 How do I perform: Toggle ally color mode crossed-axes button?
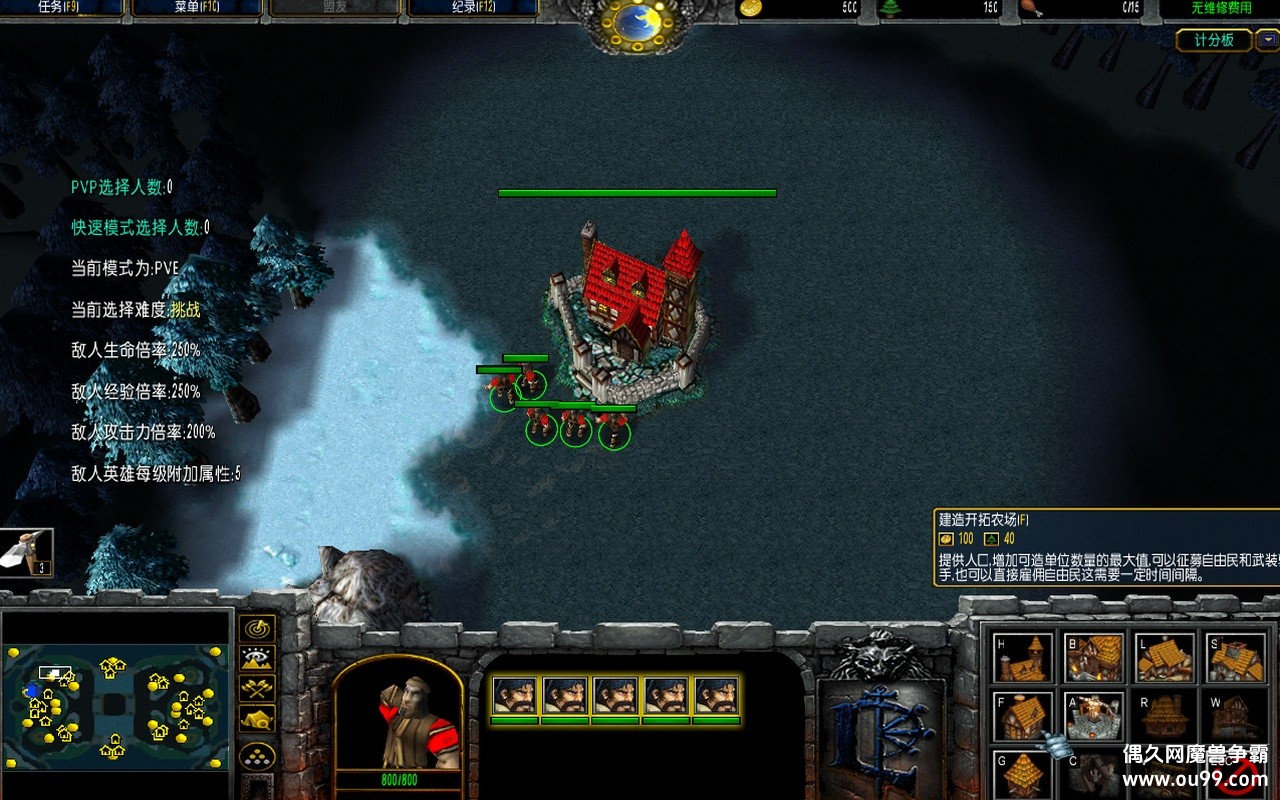258,688
